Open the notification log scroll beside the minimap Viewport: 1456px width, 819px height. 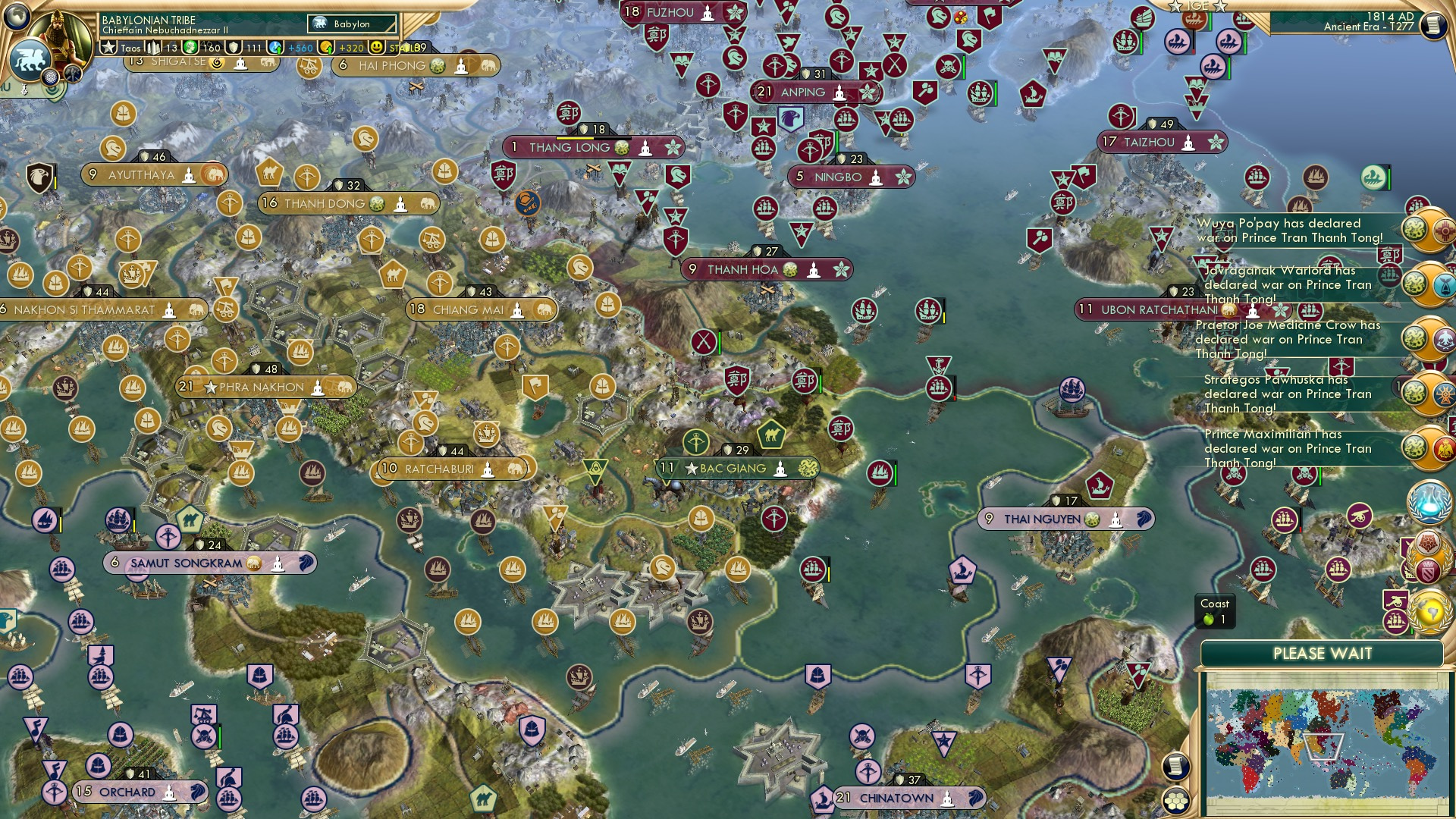[1175, 767]
